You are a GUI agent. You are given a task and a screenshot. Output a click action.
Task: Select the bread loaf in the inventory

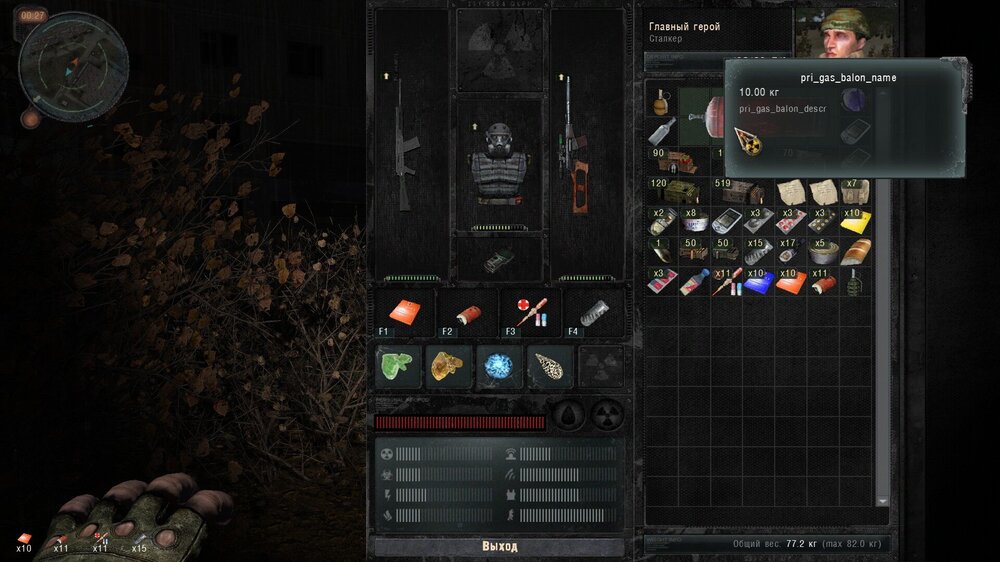pos(855,251)
